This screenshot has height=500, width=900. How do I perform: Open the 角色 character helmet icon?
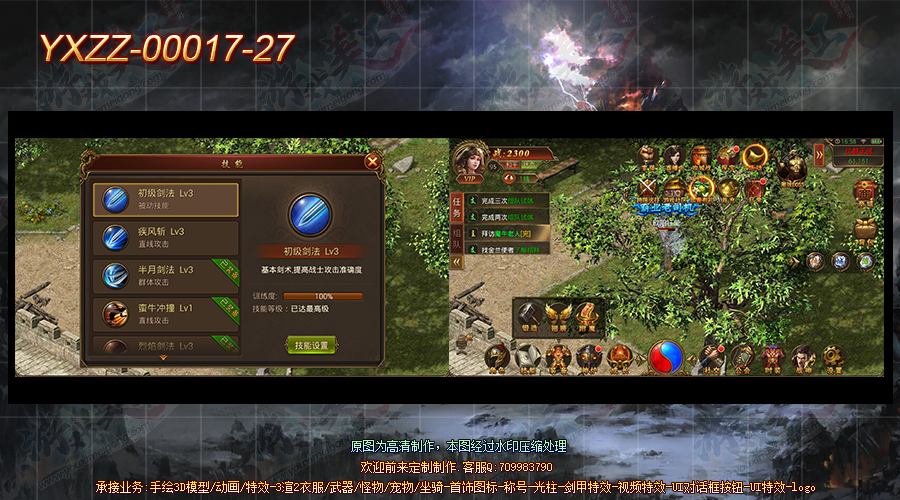coord(497,357)
